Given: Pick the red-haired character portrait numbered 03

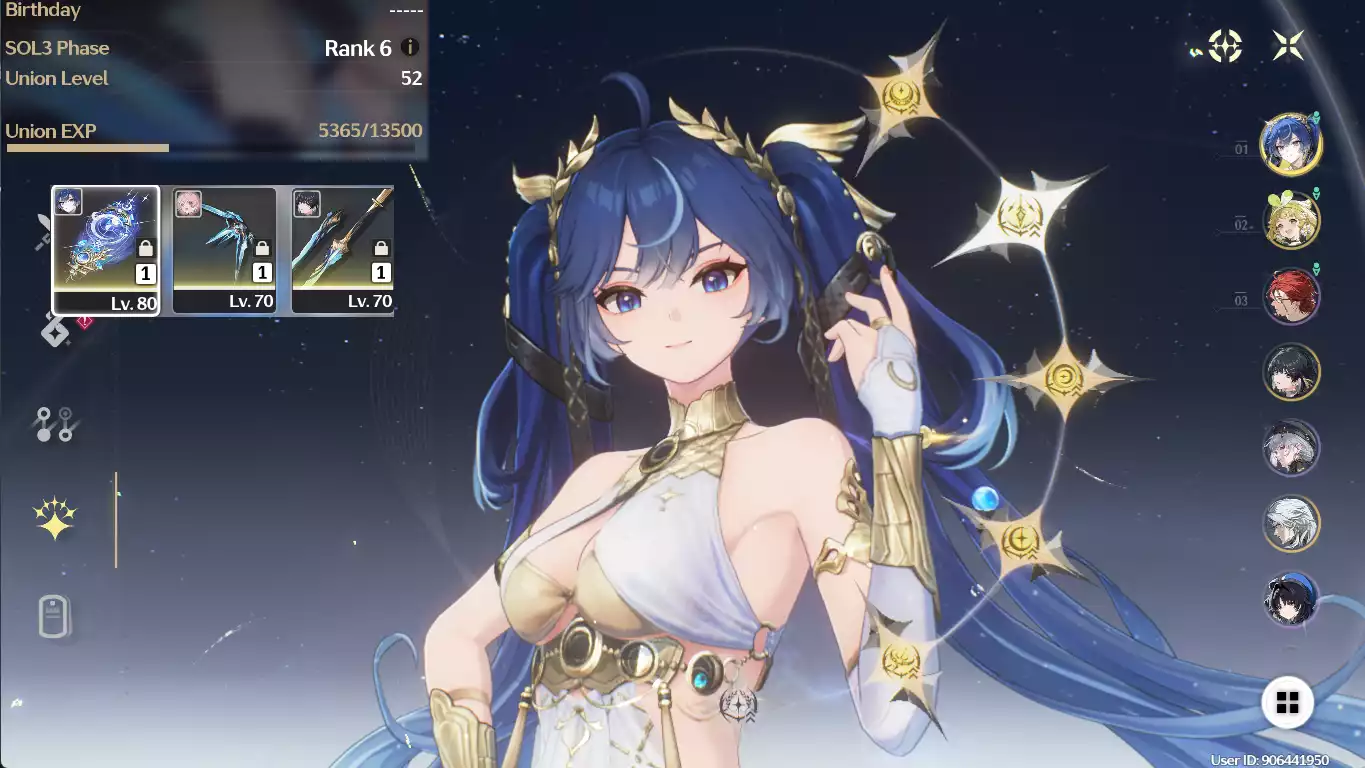Looking at the screenshot, I should 1291,296.
